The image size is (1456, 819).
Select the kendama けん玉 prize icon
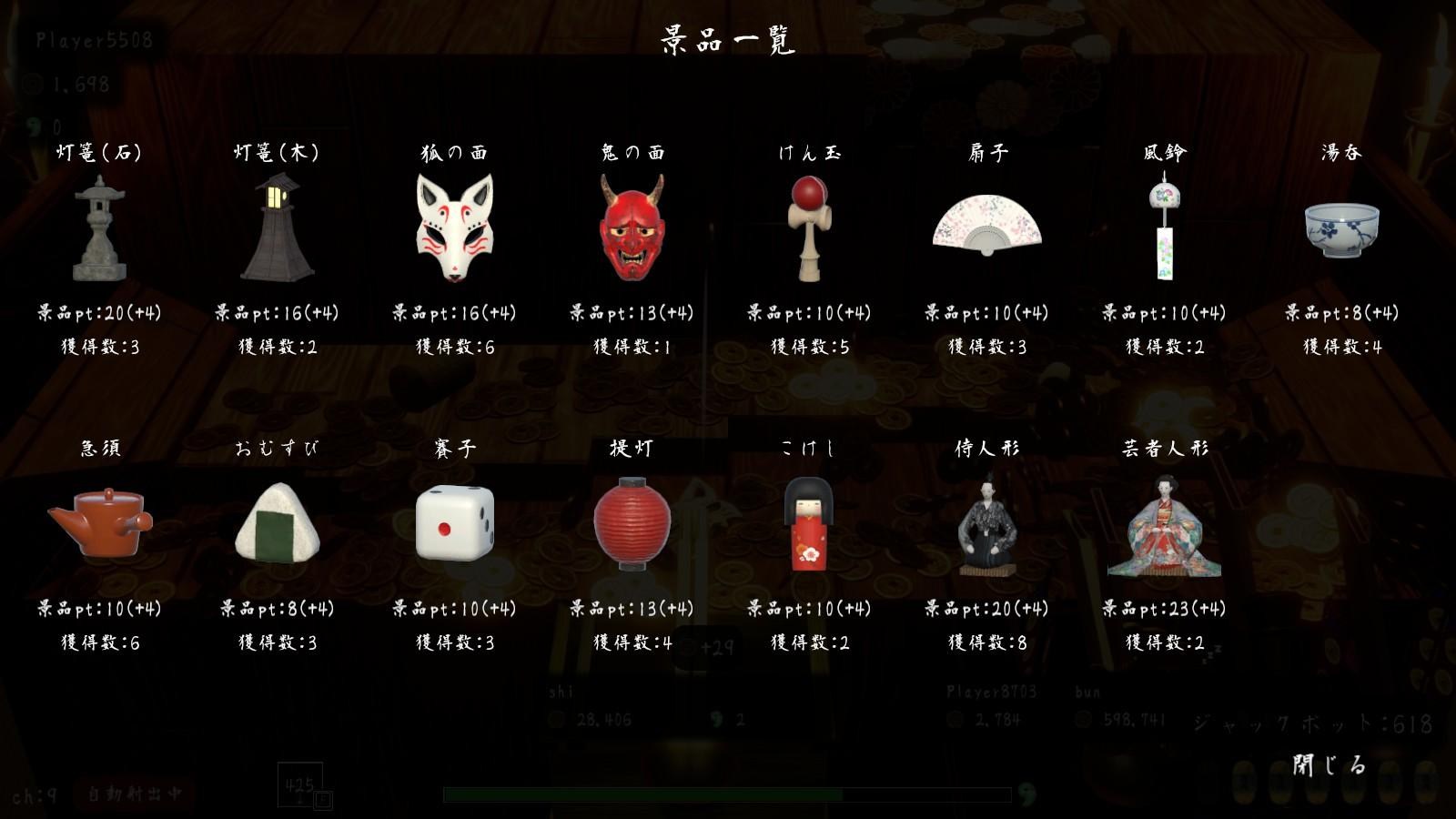click(813, 227)
